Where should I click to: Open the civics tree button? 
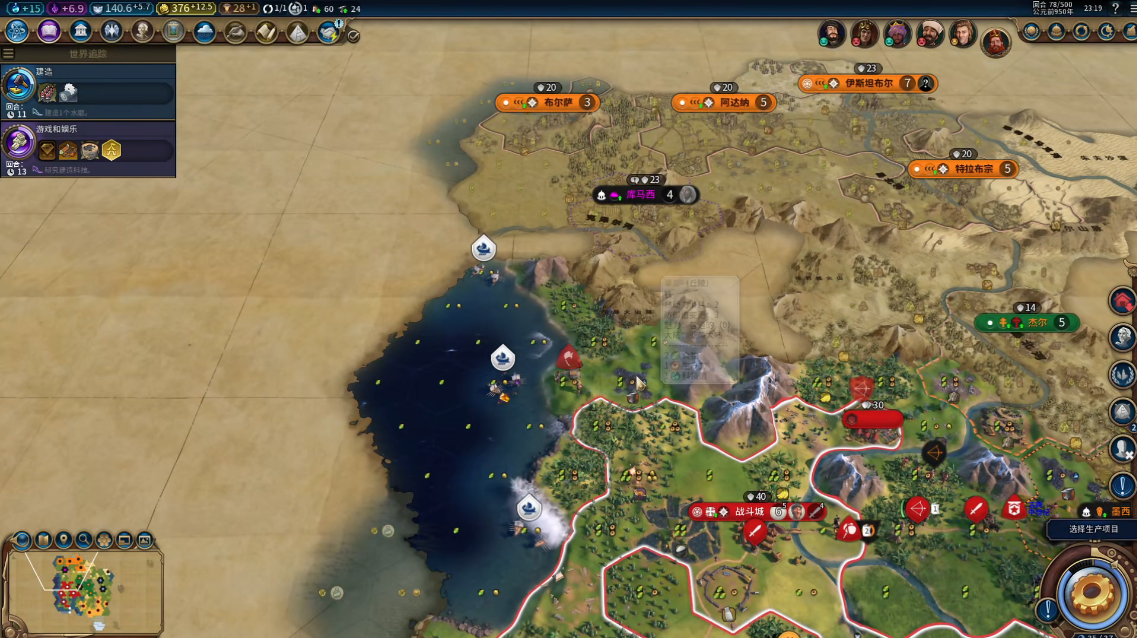49,31
